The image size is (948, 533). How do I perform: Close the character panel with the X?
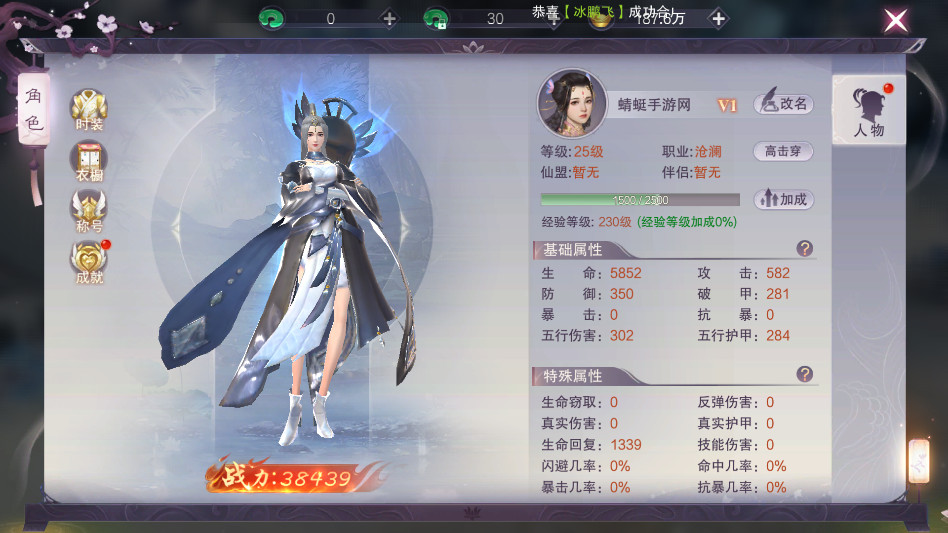tap(895, 20)
